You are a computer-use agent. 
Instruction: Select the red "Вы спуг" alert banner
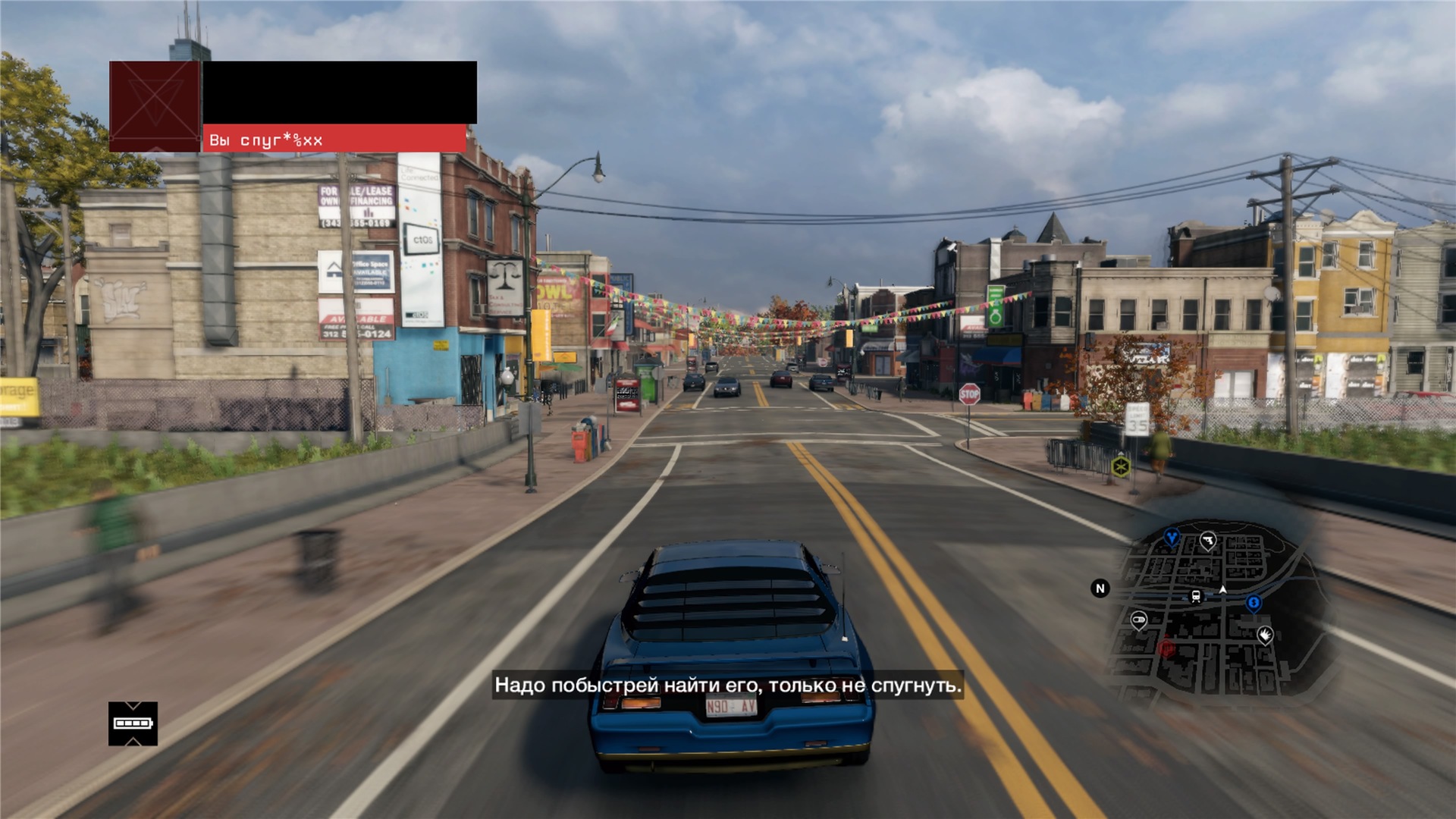click(x=334, y=140)
